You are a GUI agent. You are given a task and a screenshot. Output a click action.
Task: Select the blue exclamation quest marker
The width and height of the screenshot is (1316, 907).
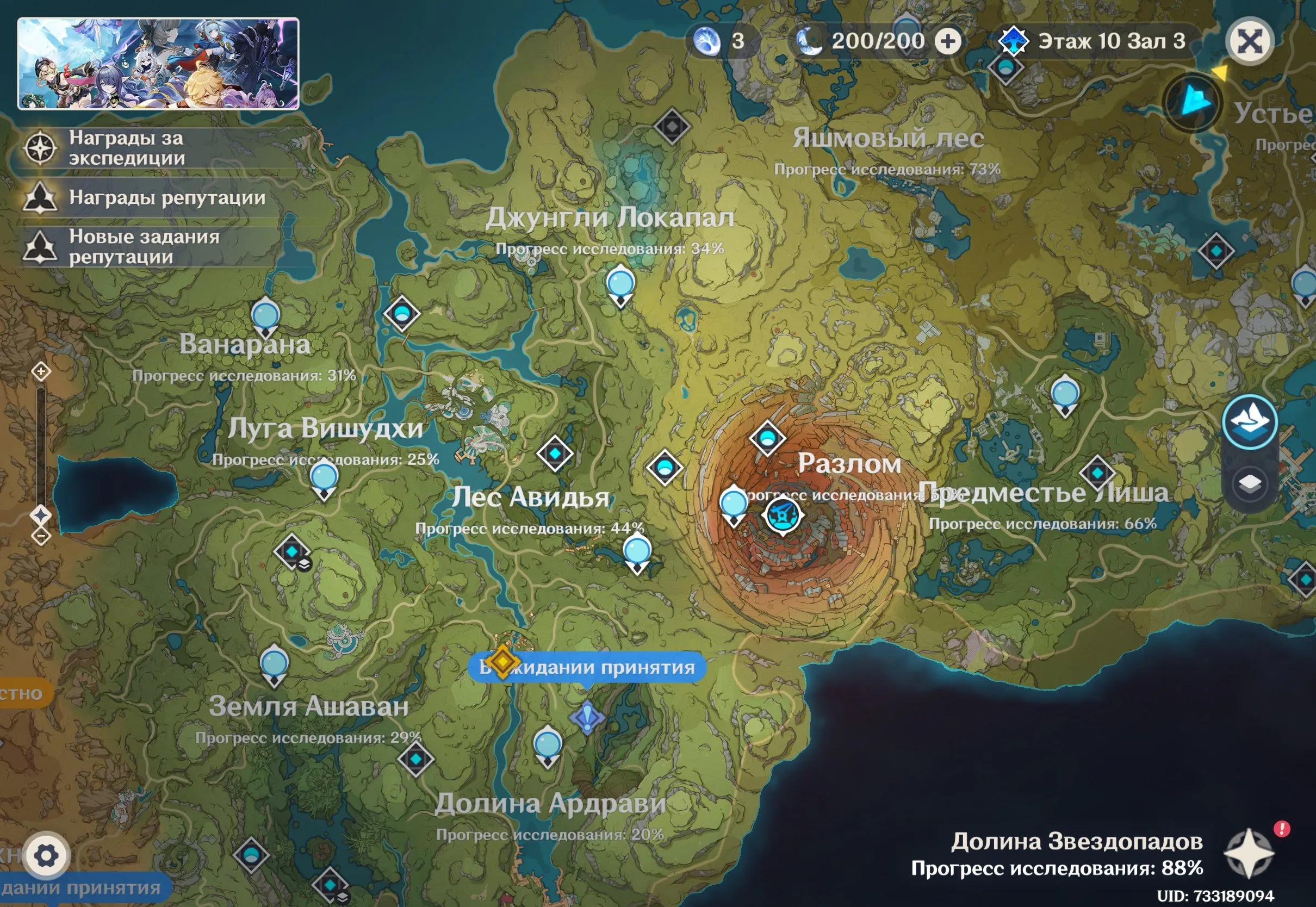point(587,717)
